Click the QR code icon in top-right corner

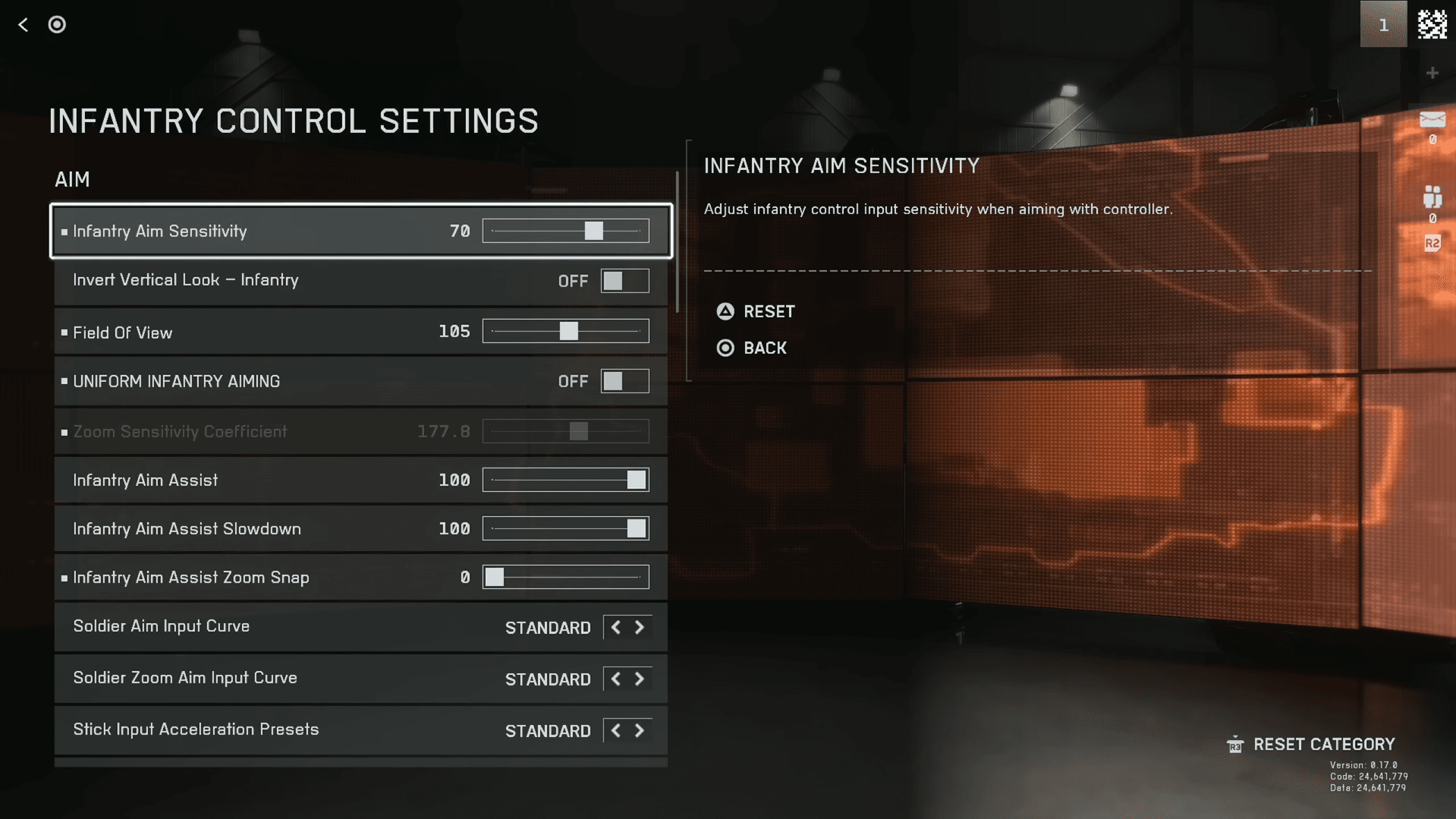click(x=1433, y=24)
